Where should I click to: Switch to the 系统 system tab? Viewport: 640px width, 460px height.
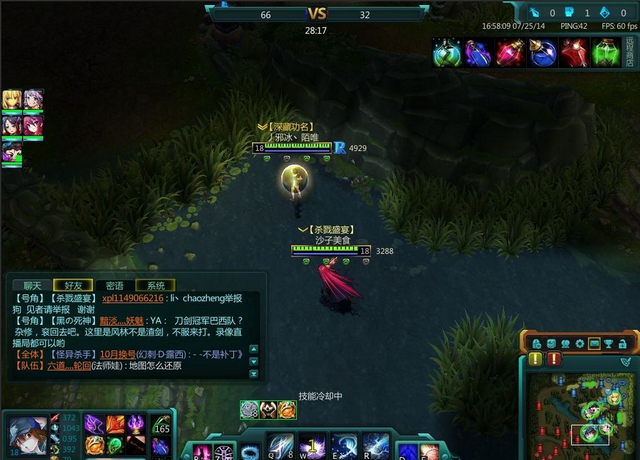[156, 285]
